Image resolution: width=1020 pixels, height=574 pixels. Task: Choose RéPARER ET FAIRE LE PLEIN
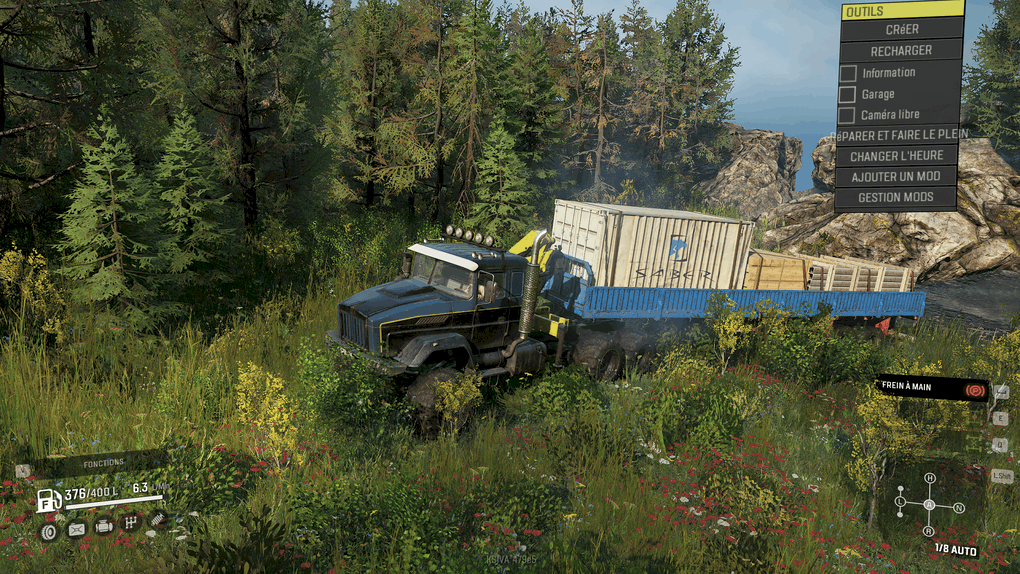[901, 134]
